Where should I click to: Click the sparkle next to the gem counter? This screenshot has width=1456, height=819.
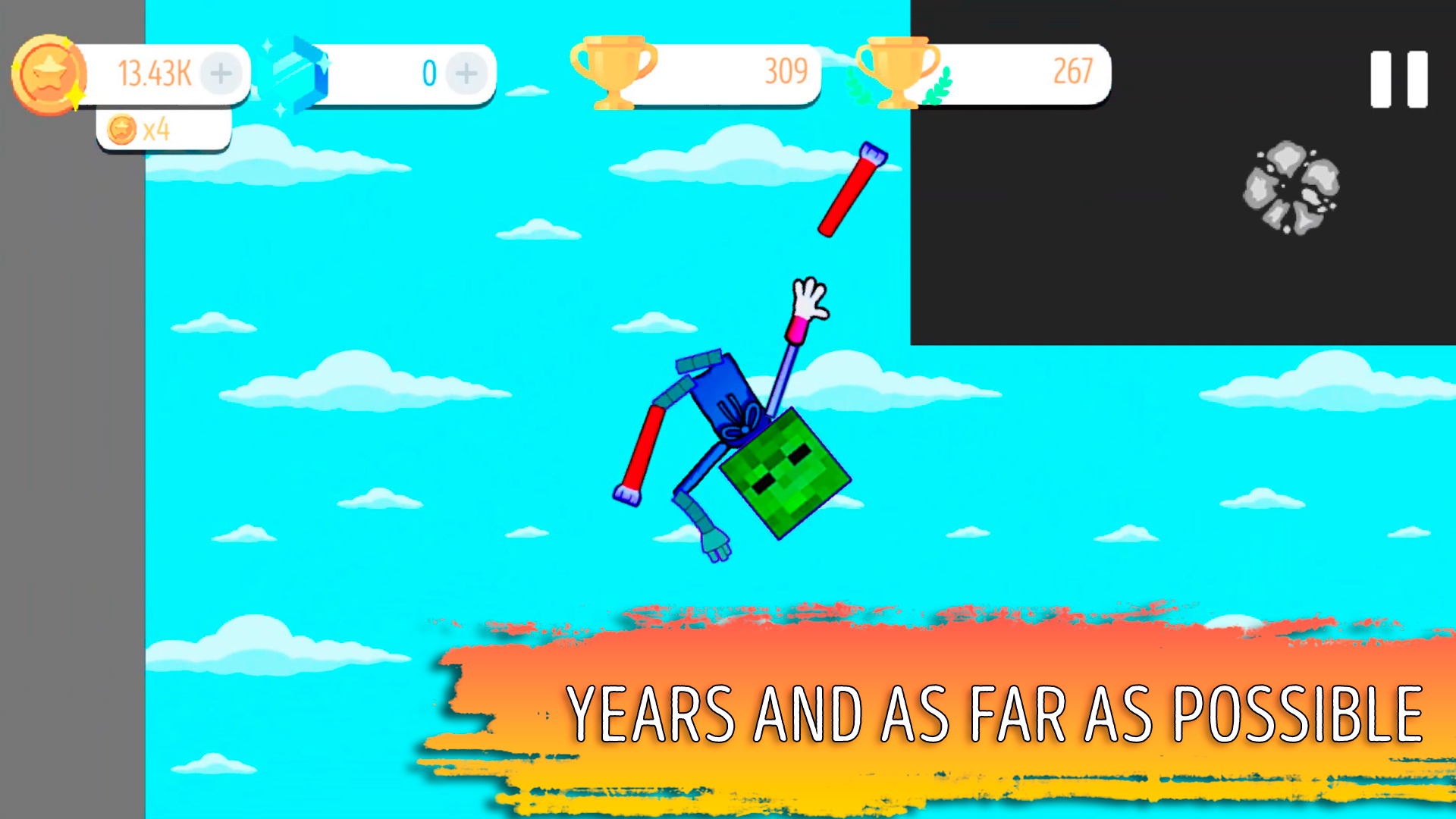[x=267, y=47]
